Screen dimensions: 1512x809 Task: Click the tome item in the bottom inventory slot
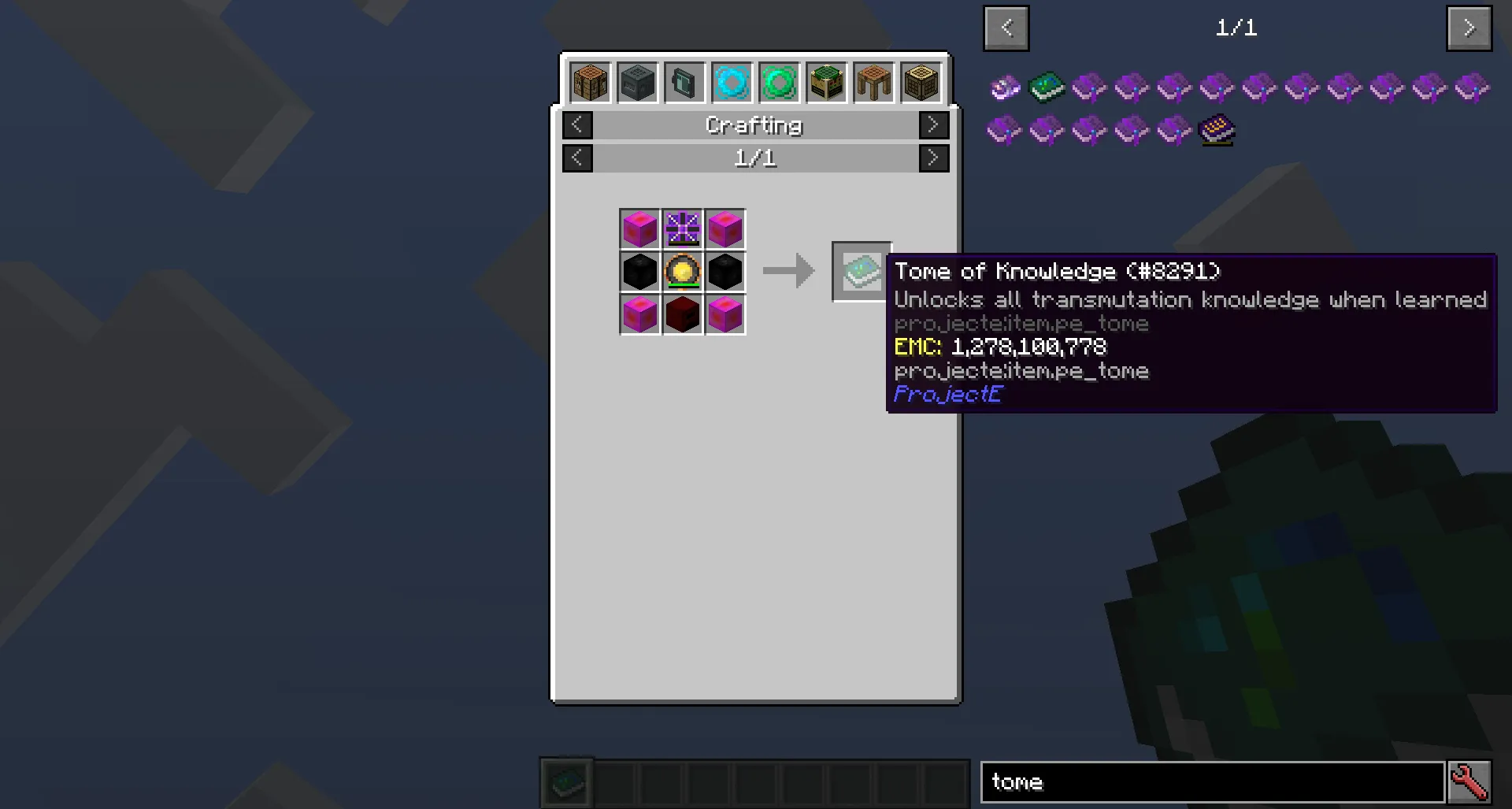[x=566, y=781]
